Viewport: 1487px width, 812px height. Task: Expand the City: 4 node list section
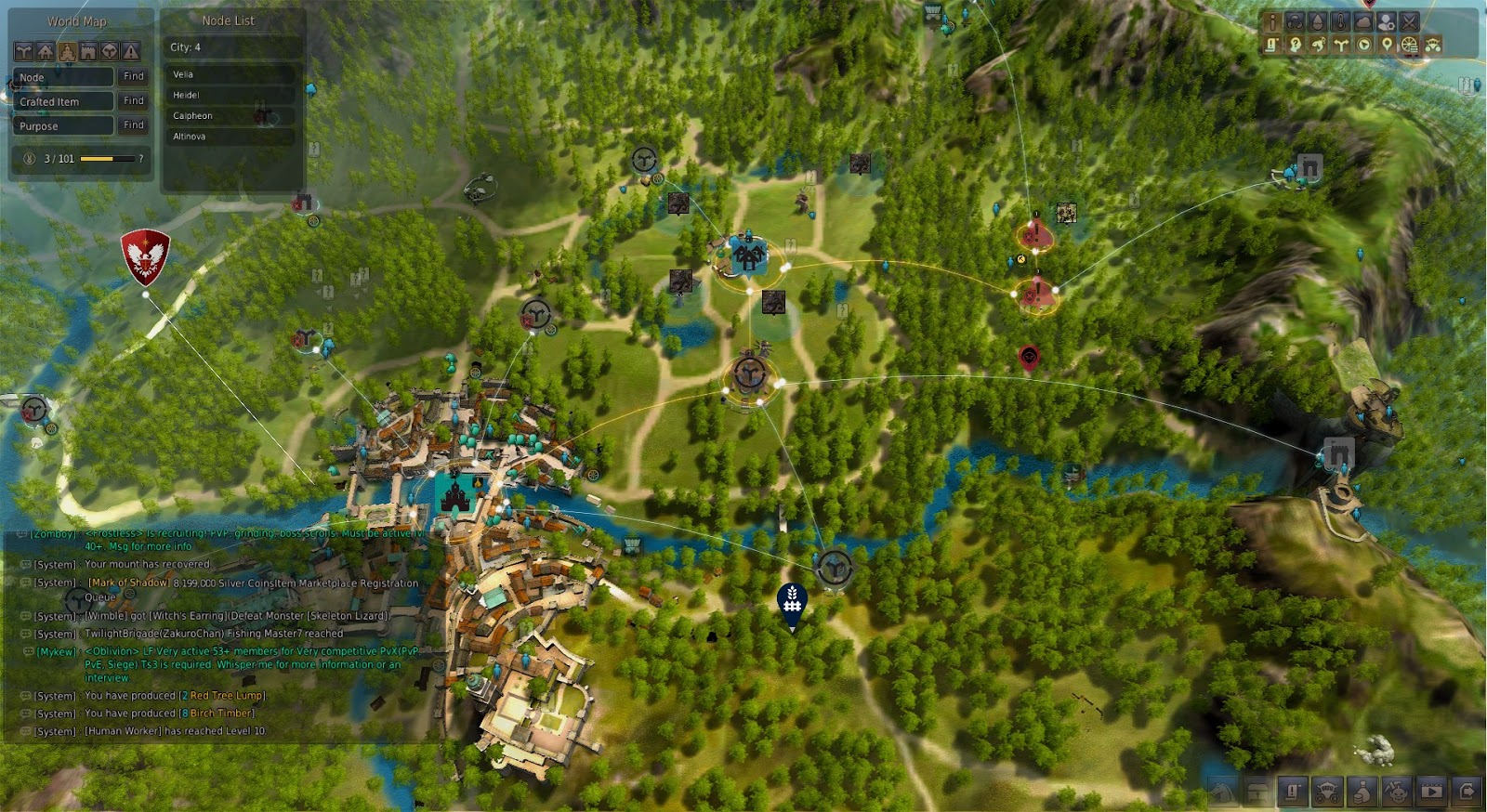[x=185, y=47]
